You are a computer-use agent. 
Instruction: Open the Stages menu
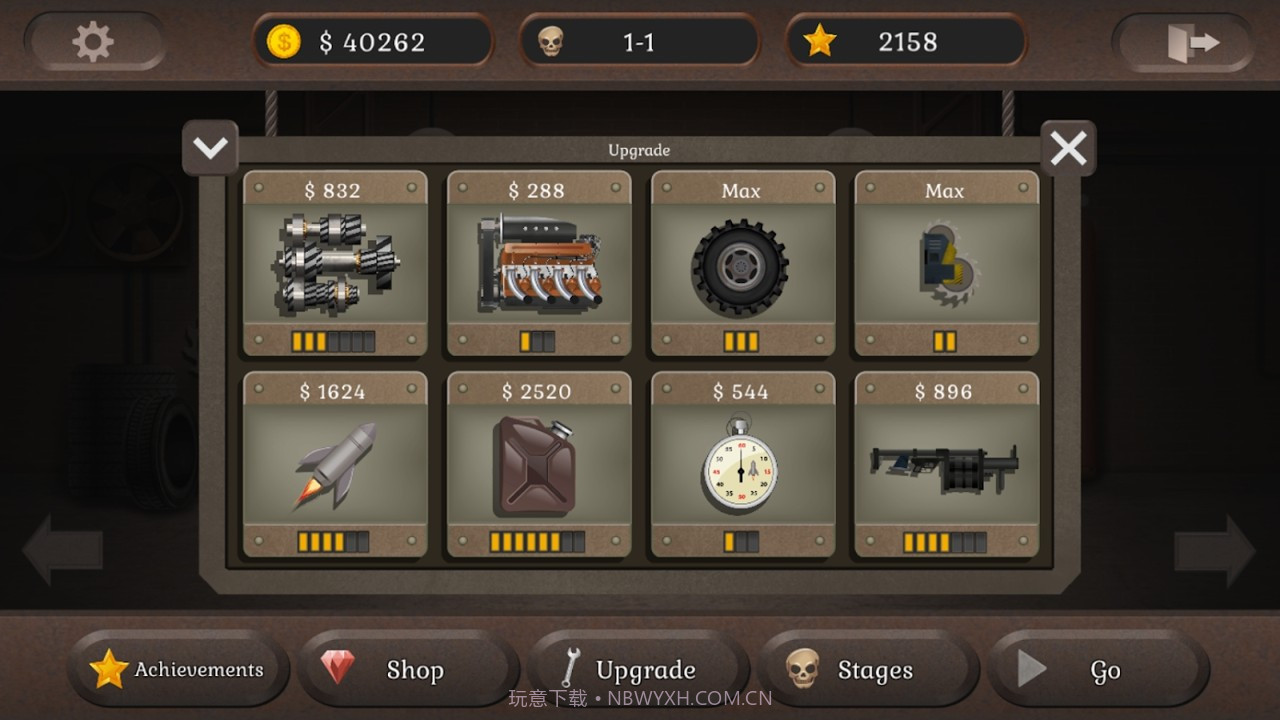(x=868, y=669)
